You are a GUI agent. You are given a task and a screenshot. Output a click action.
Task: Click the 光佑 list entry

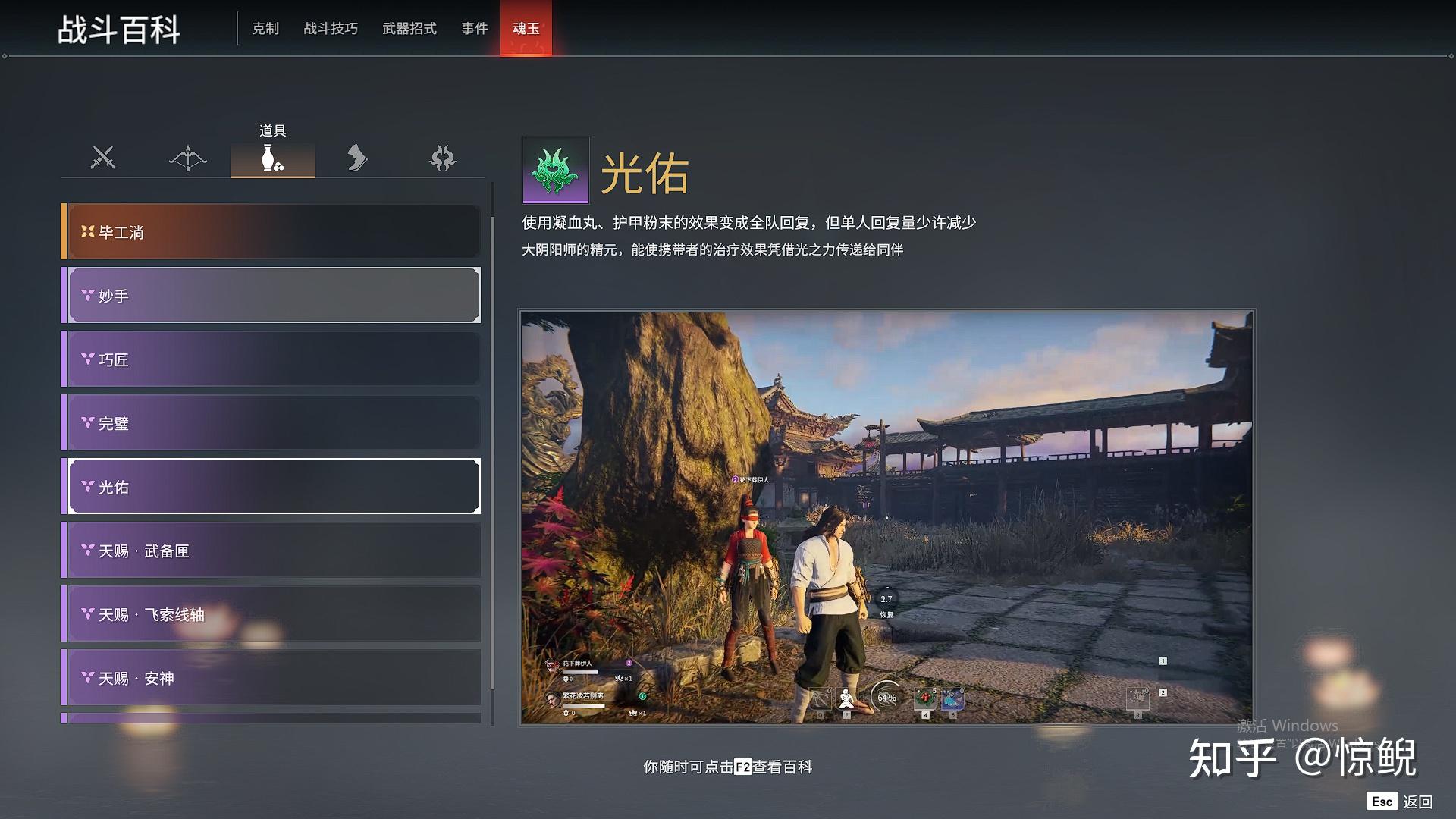[x=273, y=487]
